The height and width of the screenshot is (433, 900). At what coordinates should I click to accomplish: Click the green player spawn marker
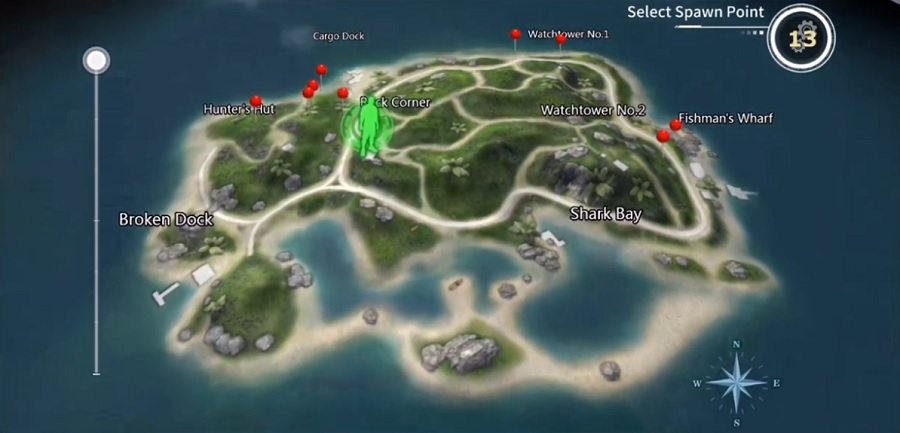coord(369,131)
